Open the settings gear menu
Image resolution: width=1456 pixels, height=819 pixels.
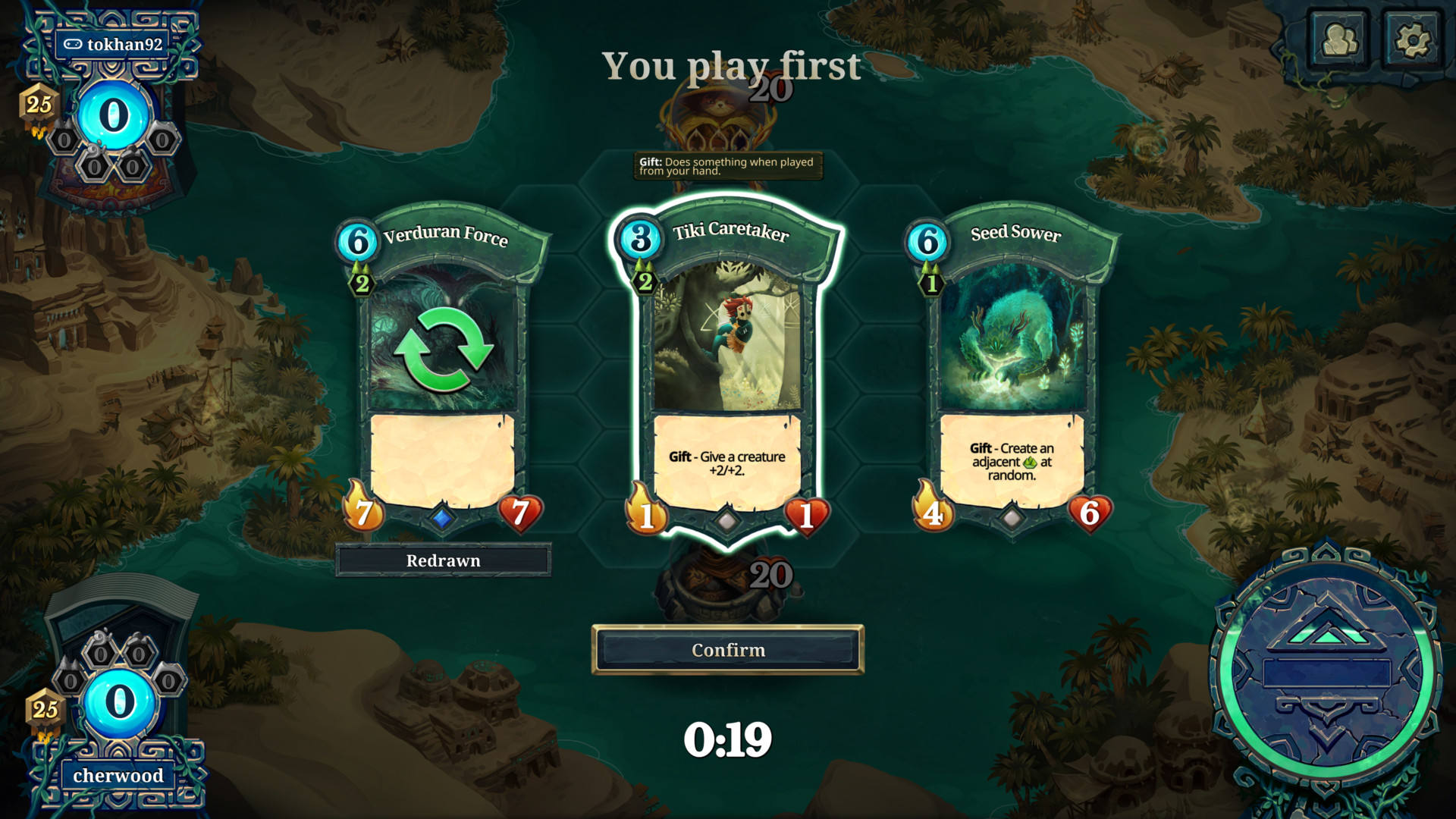1411,39
